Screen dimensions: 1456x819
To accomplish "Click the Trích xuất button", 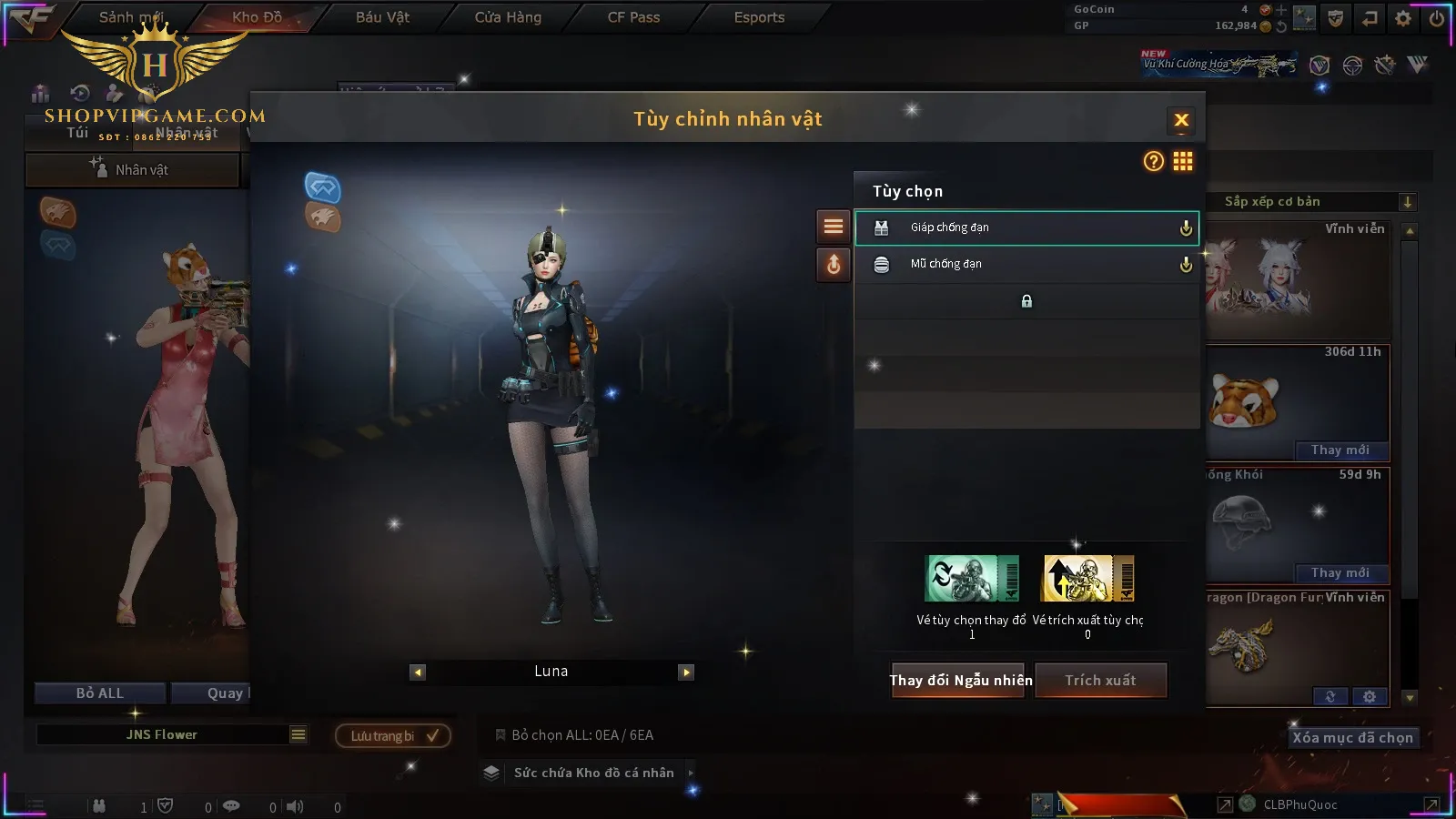I will point(1100,680).
